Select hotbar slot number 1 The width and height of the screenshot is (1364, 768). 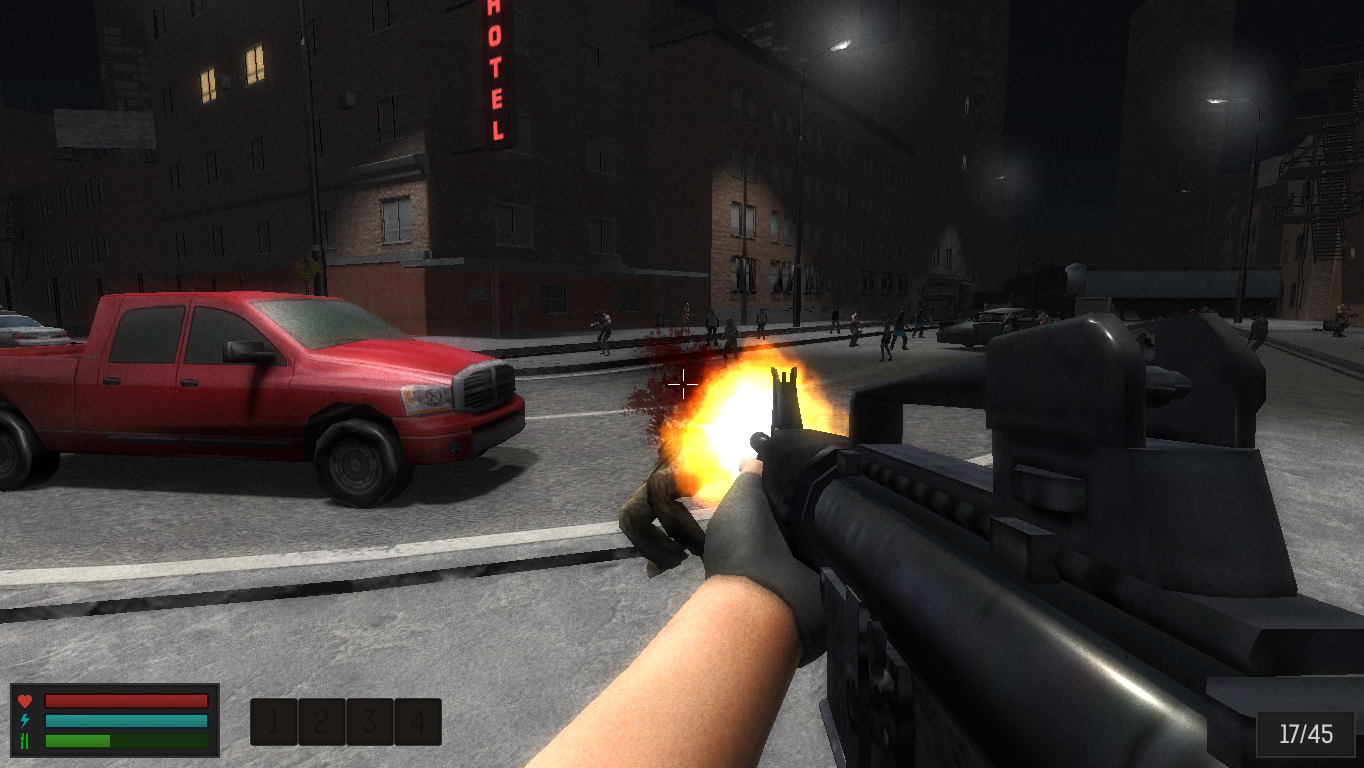tap(274, 721)
